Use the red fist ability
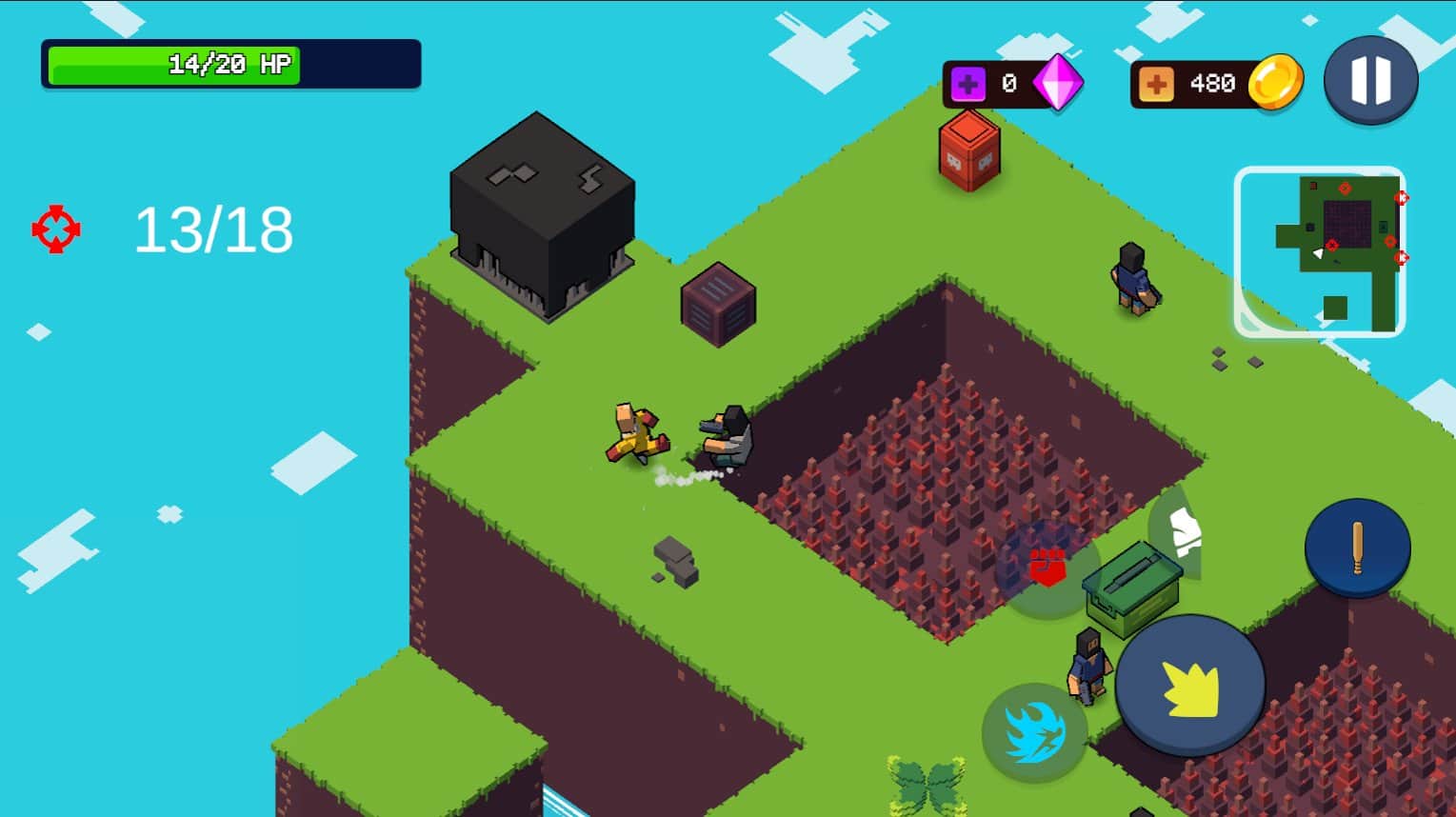Screen dimensions: 1456x817 tap(1047, 568)
